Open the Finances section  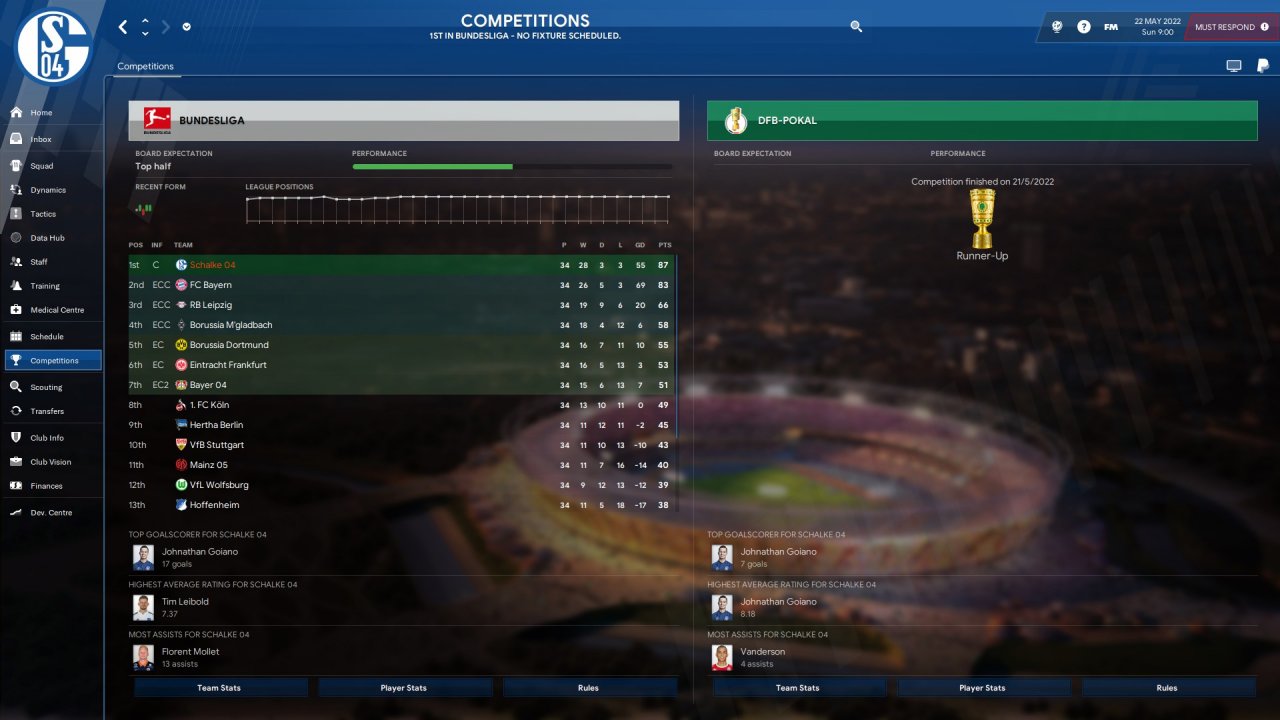46,486
